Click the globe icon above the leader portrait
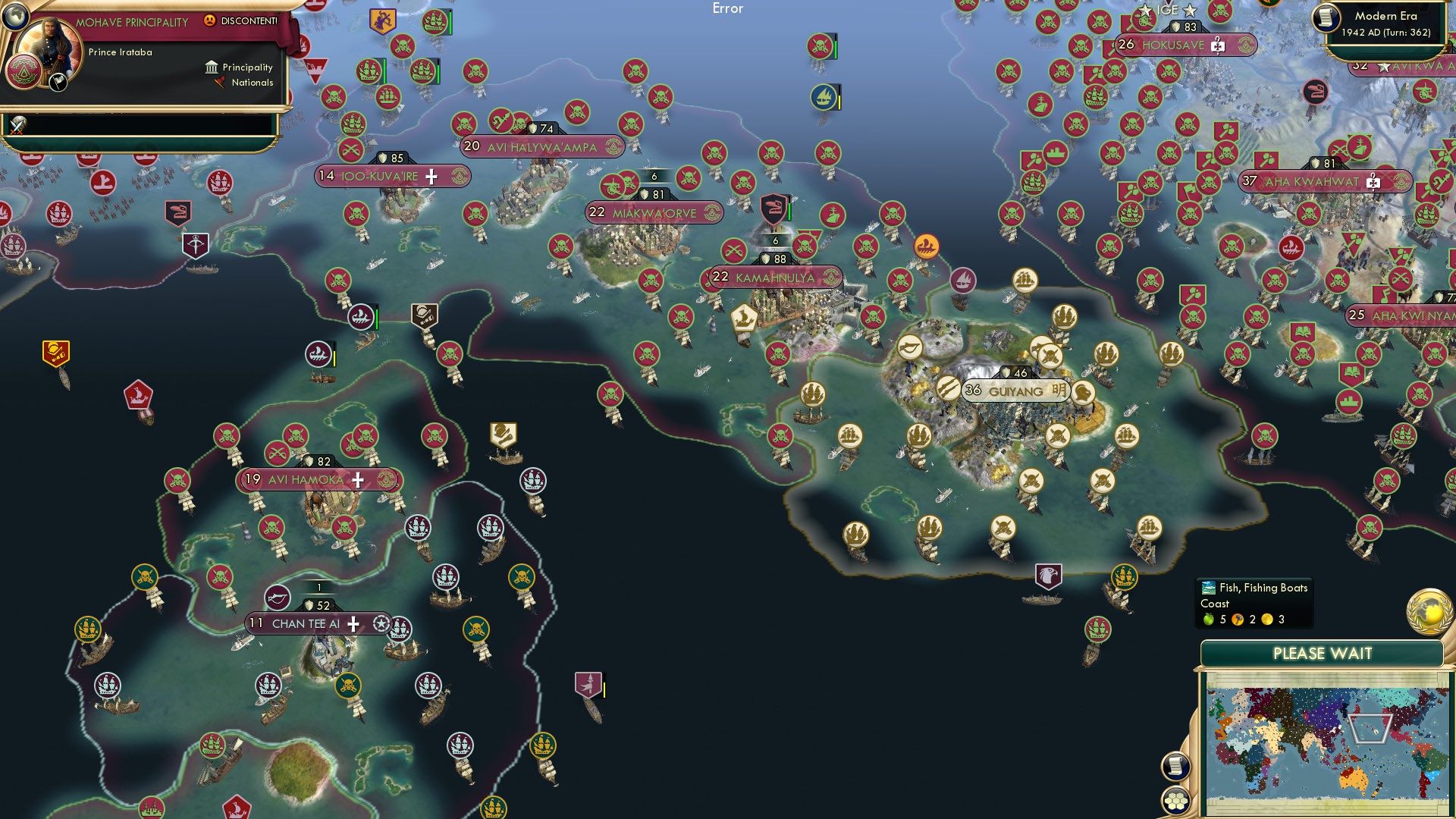The height and width of the screenshot is (819, 1456). 16,17
